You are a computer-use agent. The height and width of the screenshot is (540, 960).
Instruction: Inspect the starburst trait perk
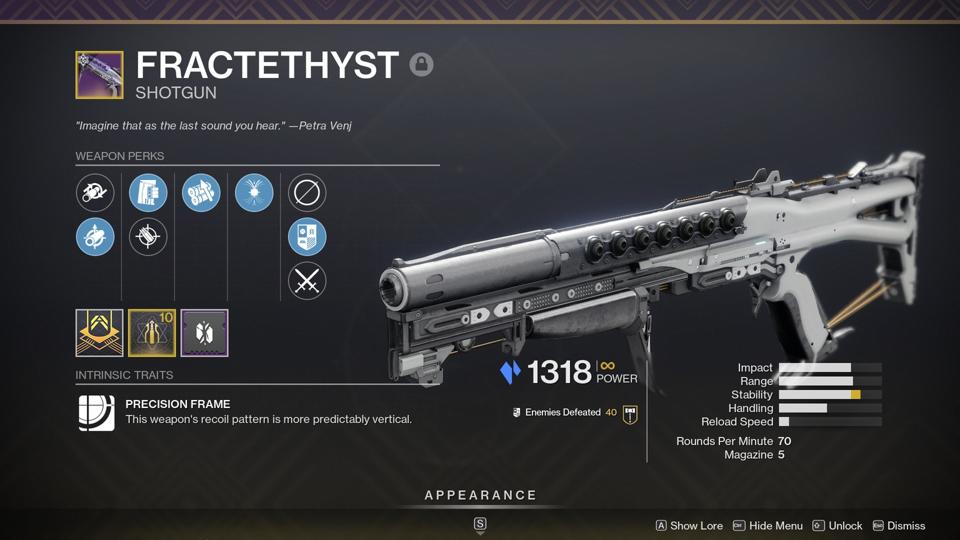click(x=254, y=192)
